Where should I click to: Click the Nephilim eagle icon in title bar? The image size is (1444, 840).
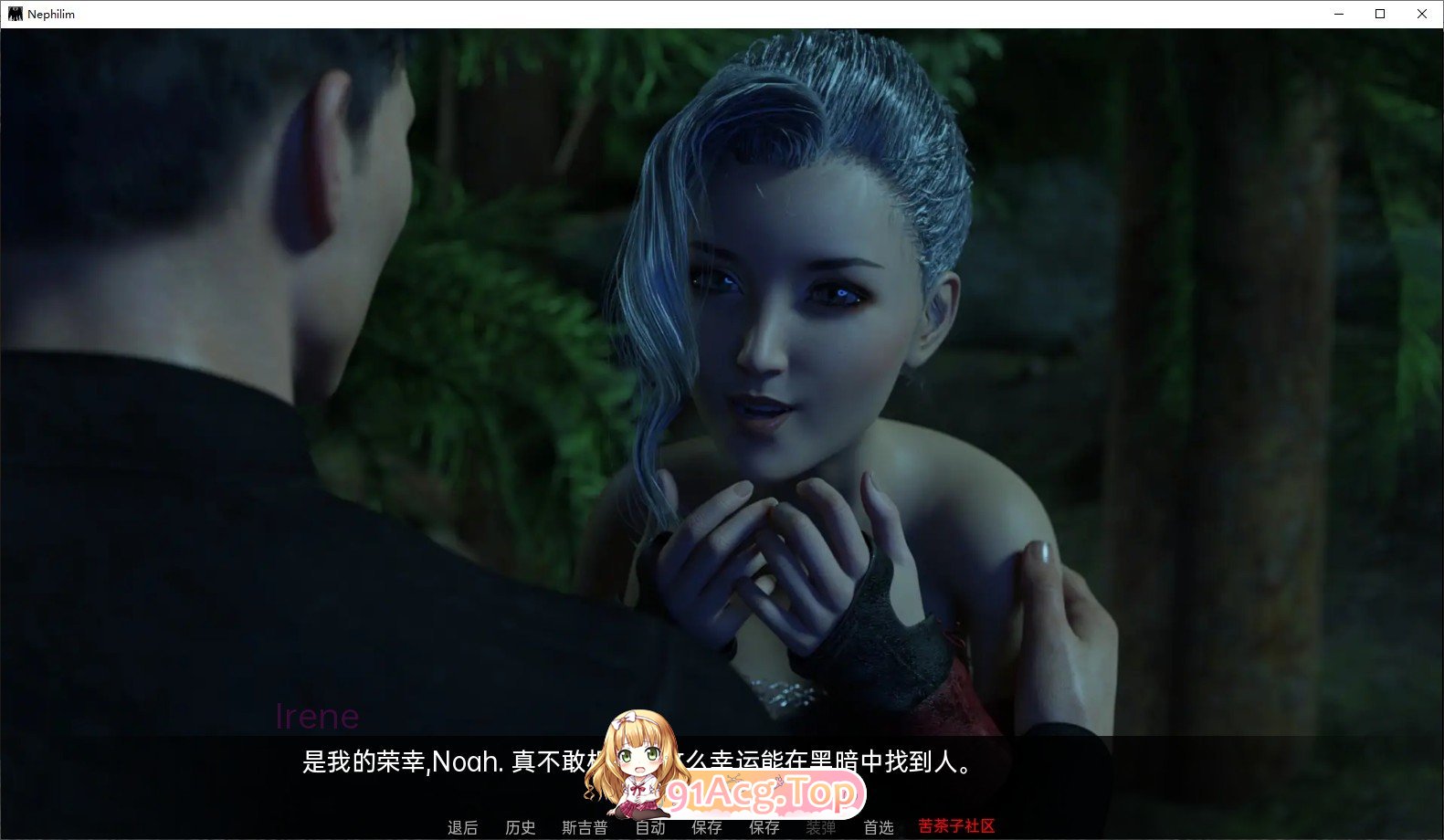[16, 13]
